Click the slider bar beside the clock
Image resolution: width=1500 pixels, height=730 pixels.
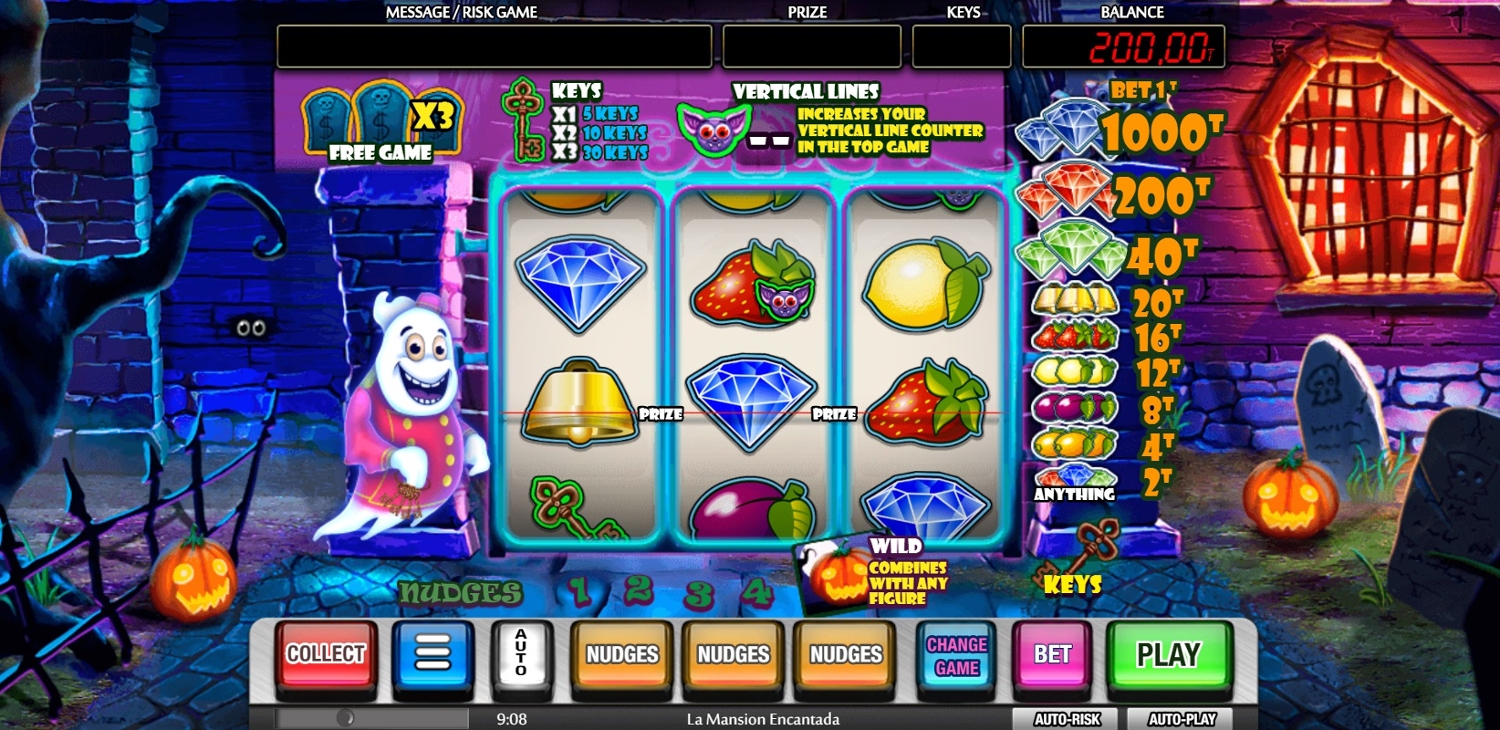[372, 718]
